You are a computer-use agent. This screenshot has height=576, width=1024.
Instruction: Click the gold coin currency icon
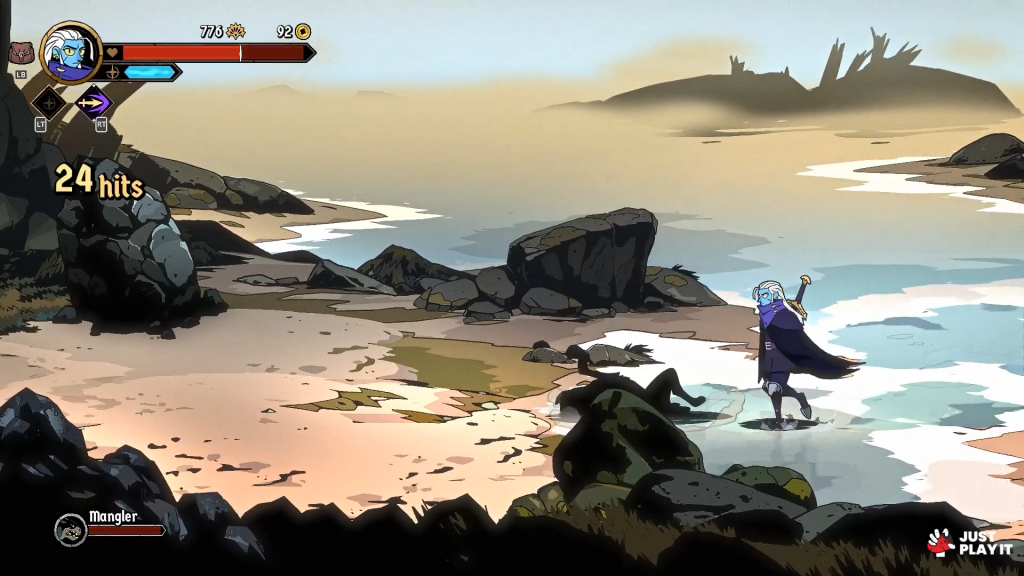302,31
